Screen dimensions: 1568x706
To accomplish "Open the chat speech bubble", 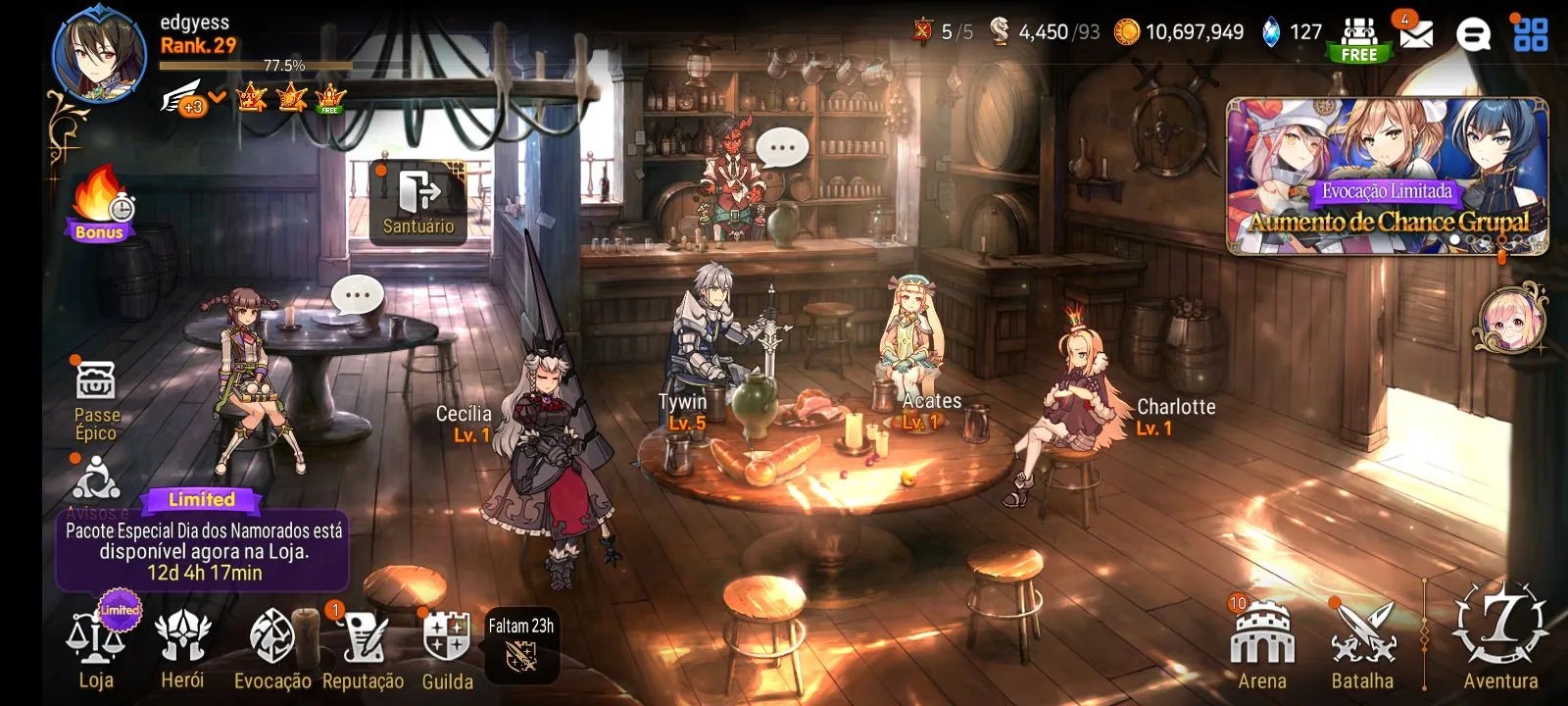I will (x=1473, y=34).
